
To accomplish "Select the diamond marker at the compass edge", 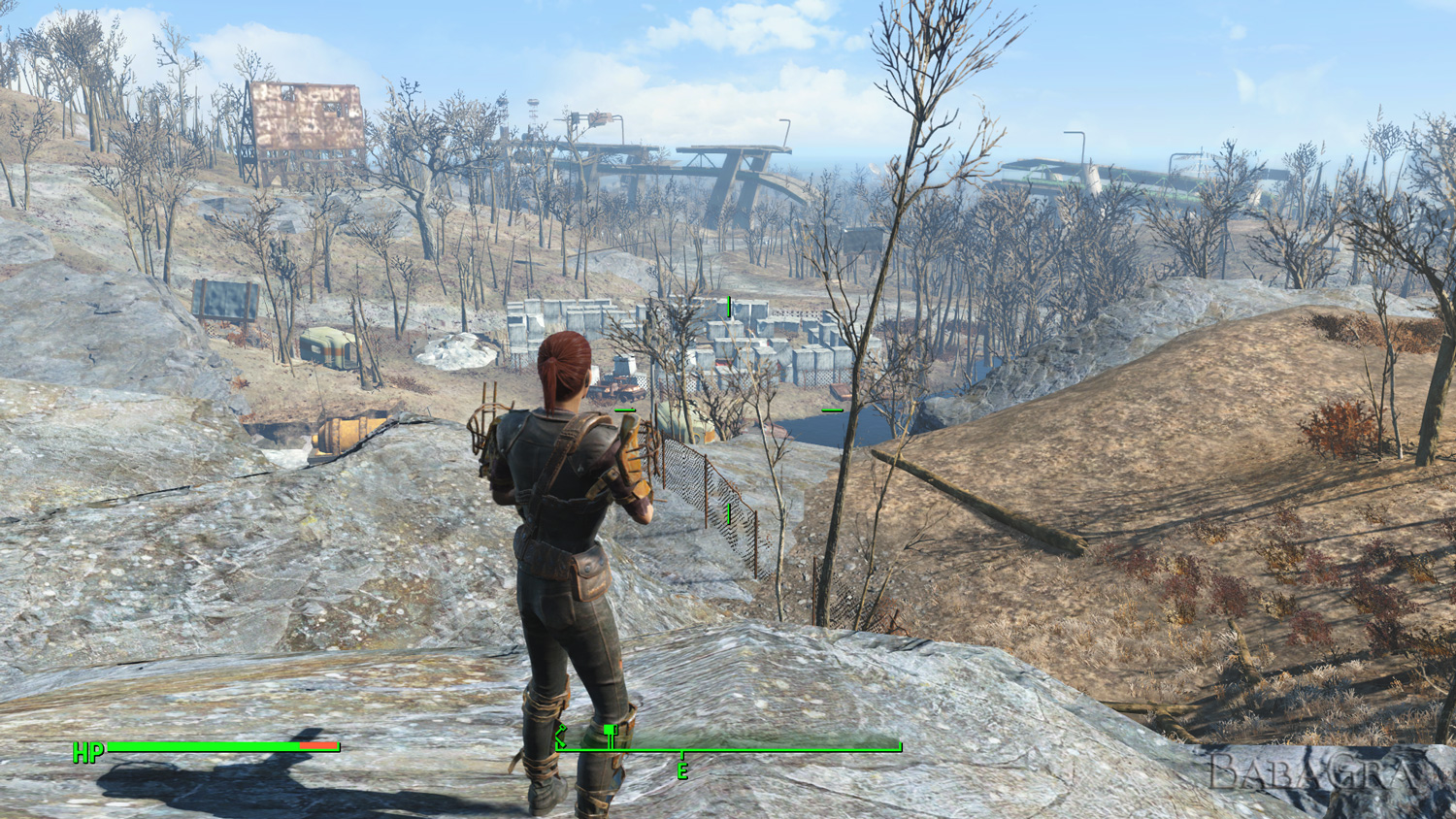I will tap(560, 737).
